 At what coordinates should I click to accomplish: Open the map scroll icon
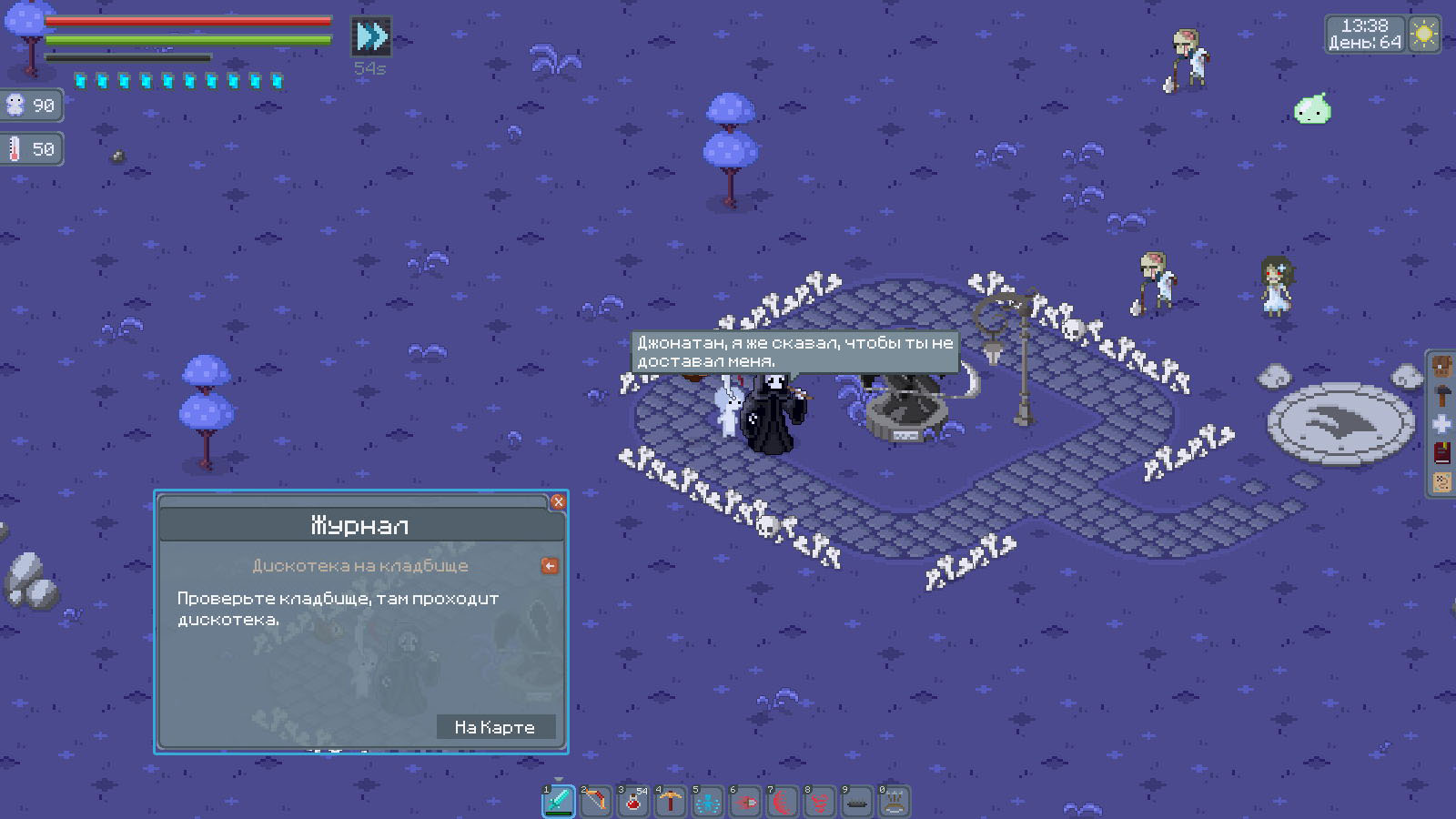pyautogui.click(x=1442, y=482)
